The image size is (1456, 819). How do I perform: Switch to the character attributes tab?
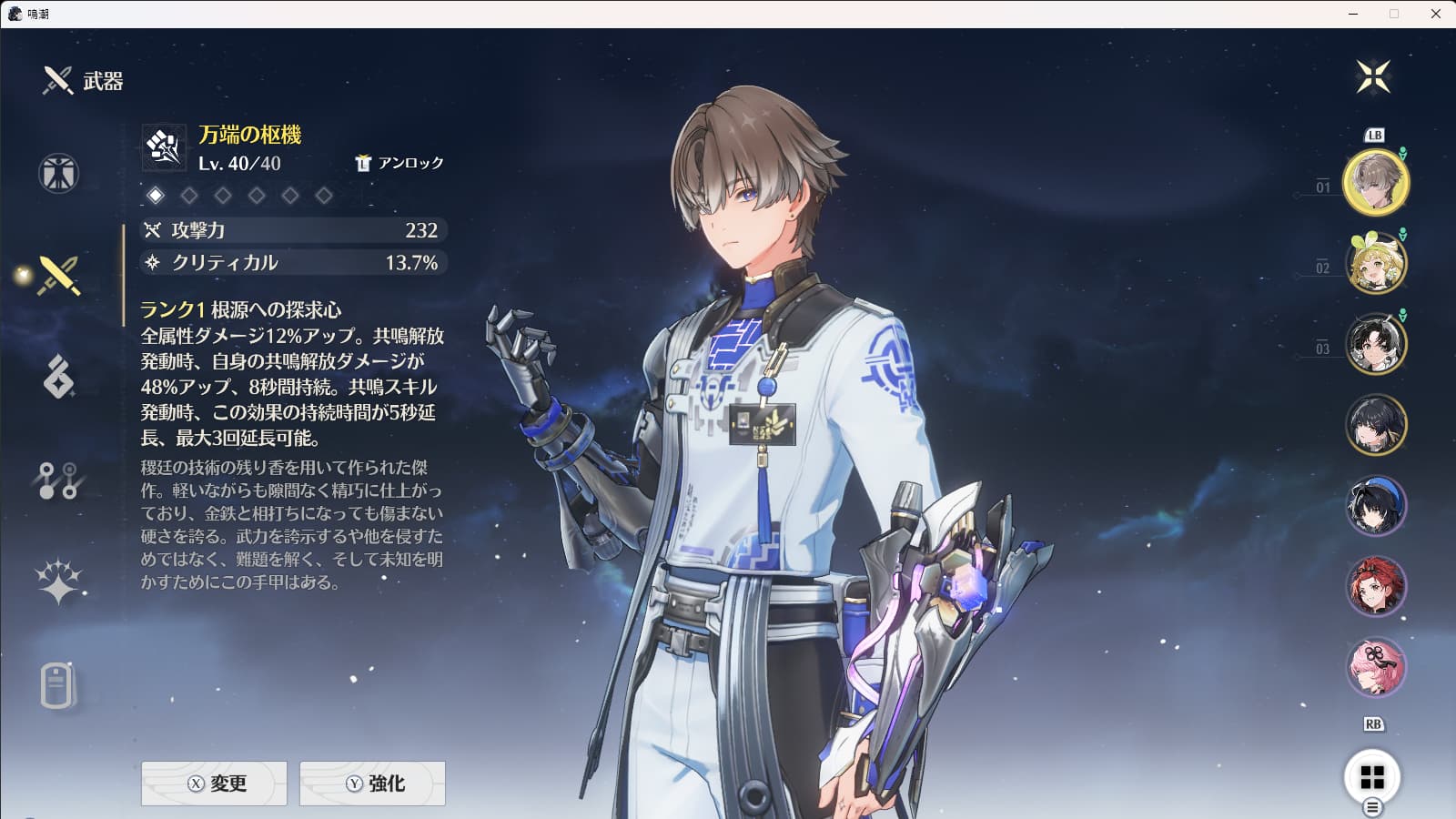click(x=58, y=173)
